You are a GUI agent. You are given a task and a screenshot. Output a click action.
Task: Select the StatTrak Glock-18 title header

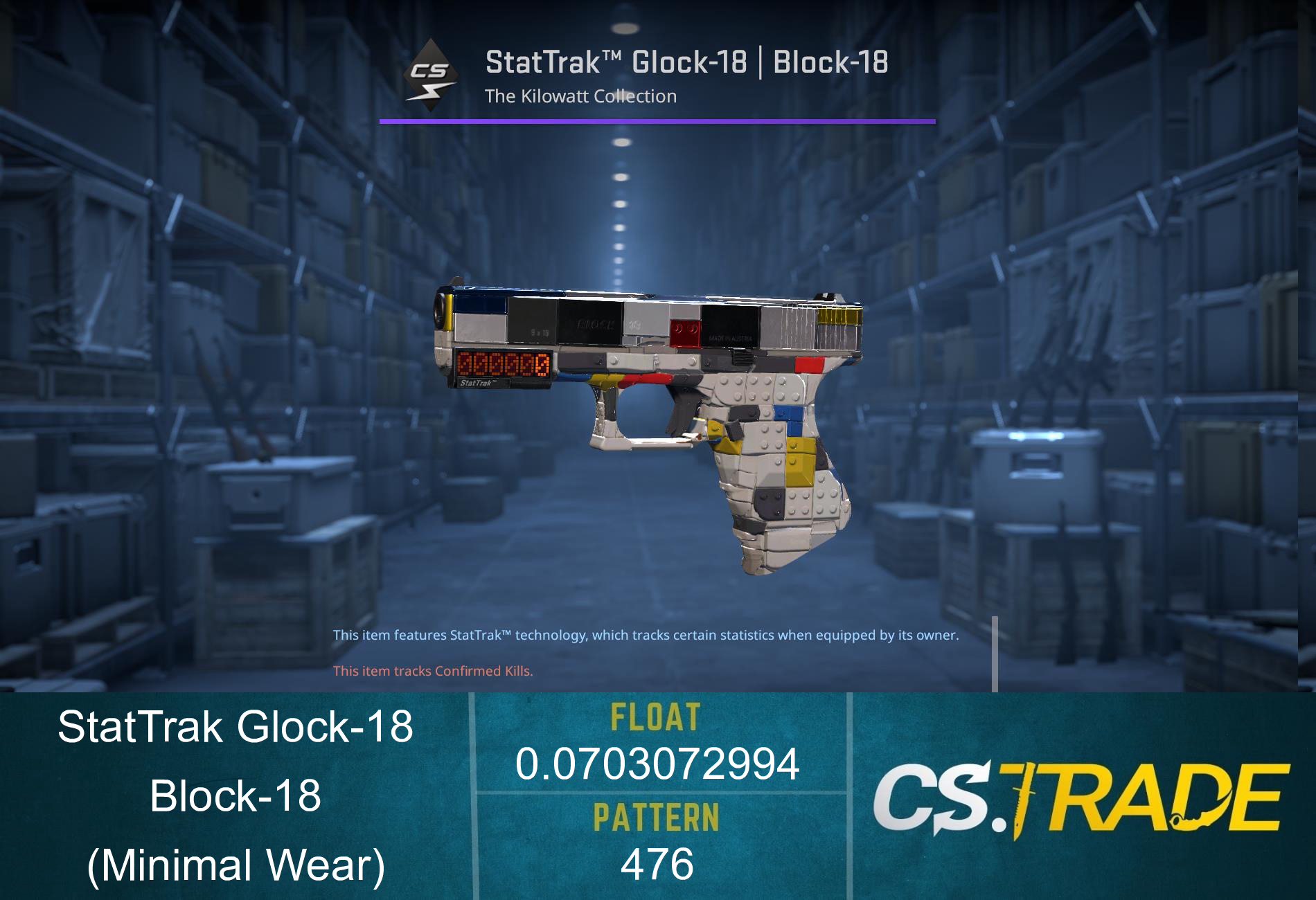[x=686, y=63]
